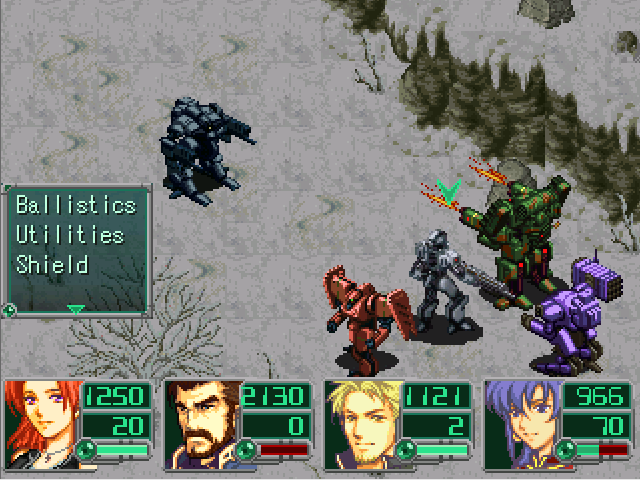Select the Ballistics command

(75, 206)
